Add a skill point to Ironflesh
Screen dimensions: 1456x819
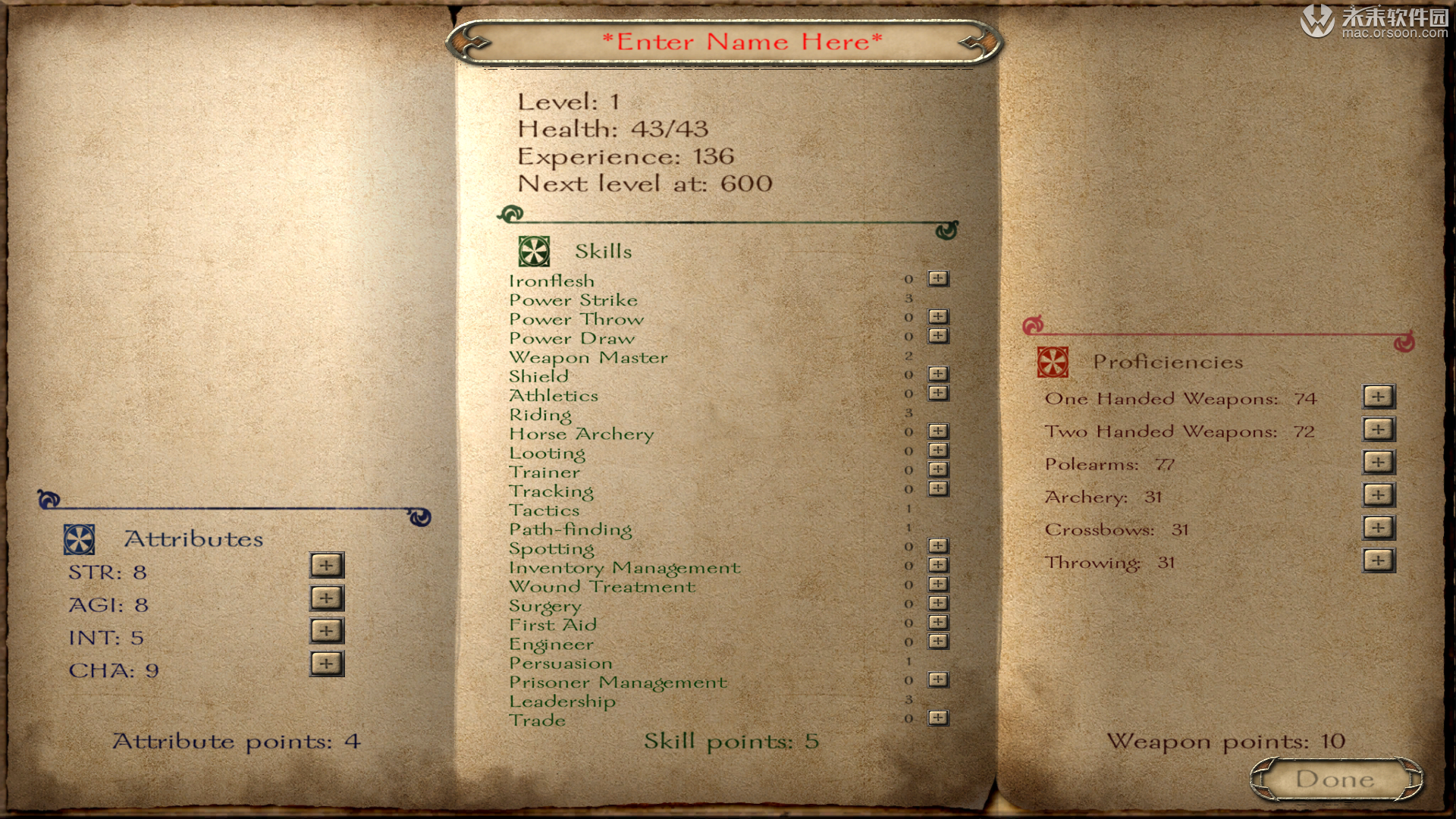pyautogui.click(x=938, y=278)
